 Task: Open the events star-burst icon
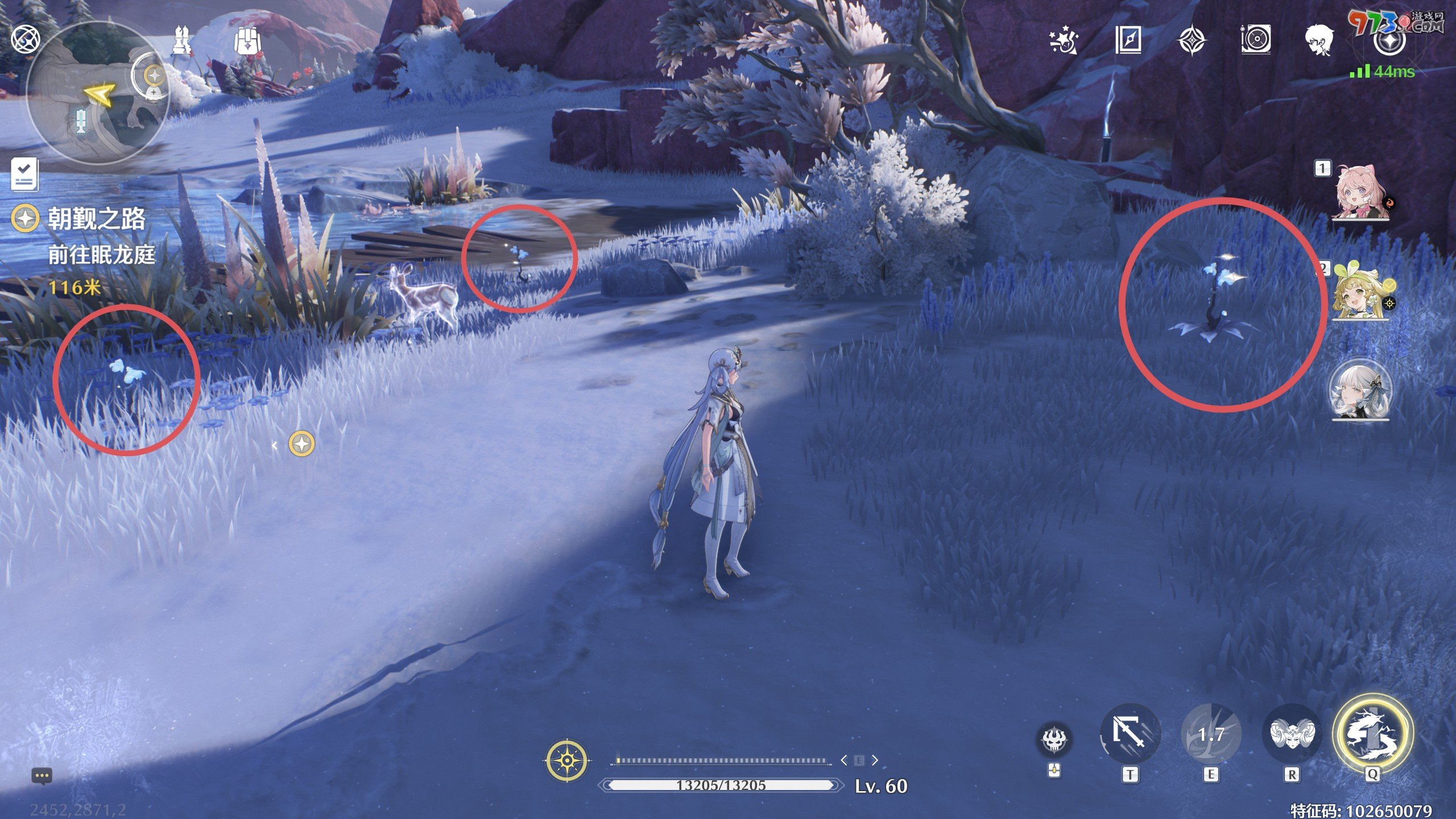pyautogui.click(x=1063, y=40)
